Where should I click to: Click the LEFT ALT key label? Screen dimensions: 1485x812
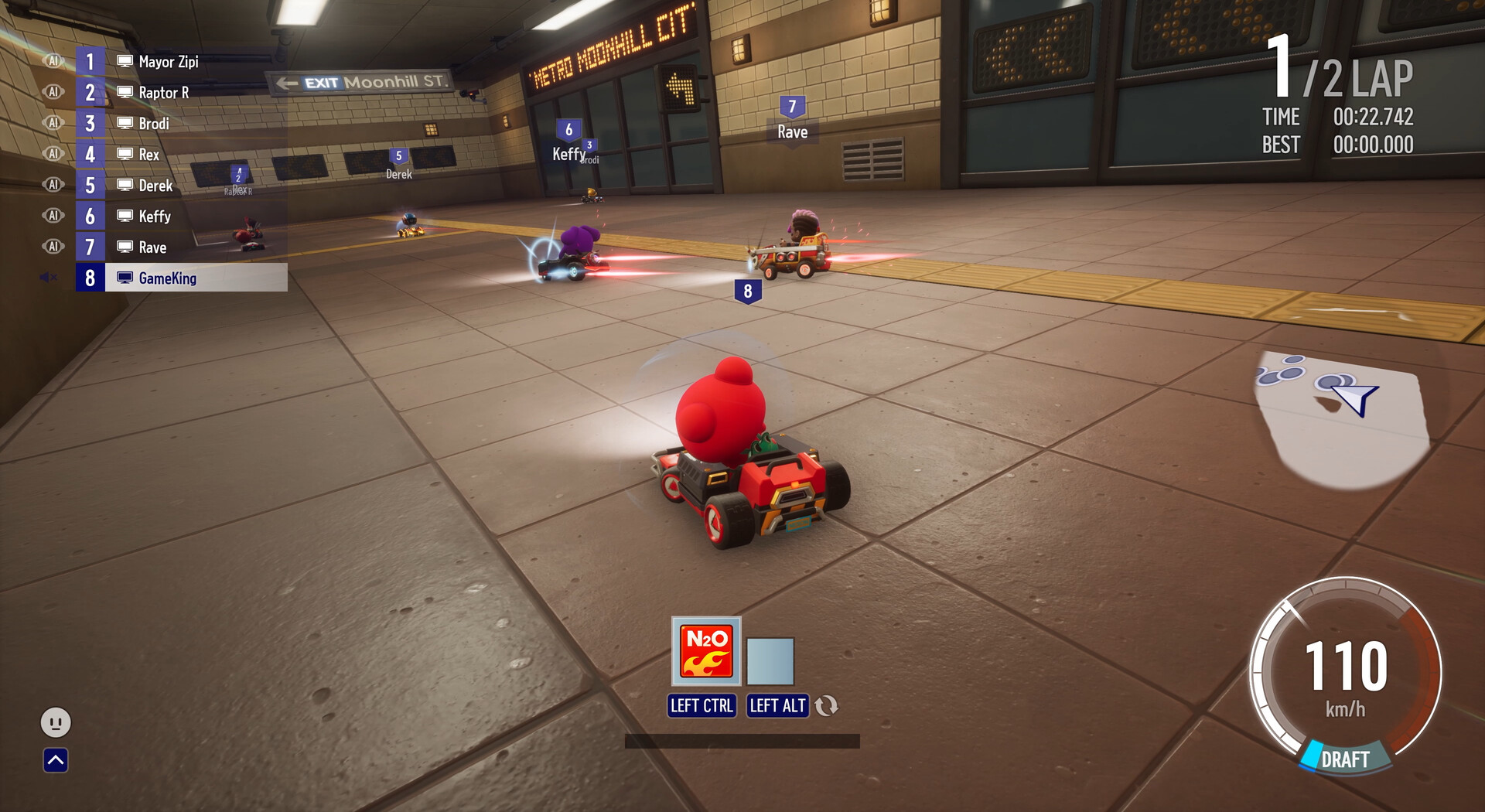(x=777, y=705)
